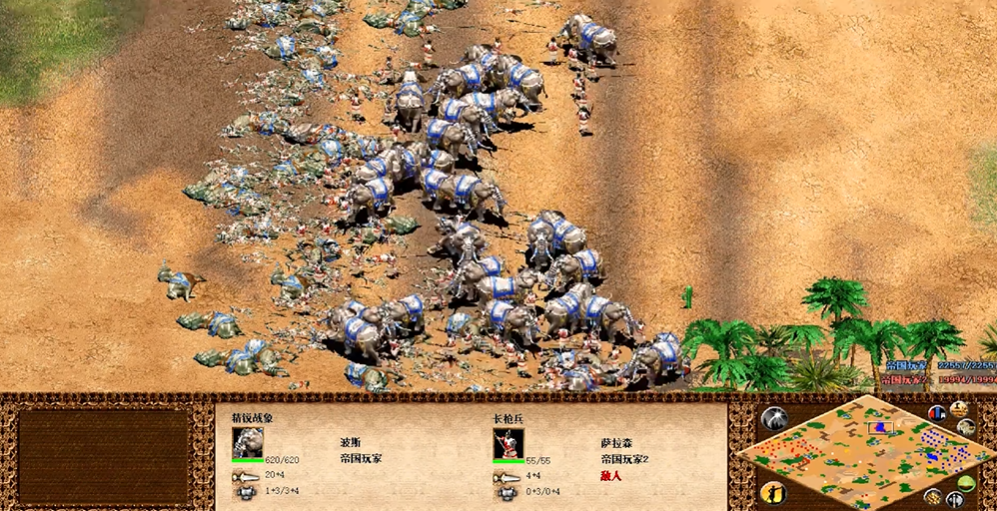Switch minimap to economic resource mode
Screen dimensions: 997x511
coord(932,496)
